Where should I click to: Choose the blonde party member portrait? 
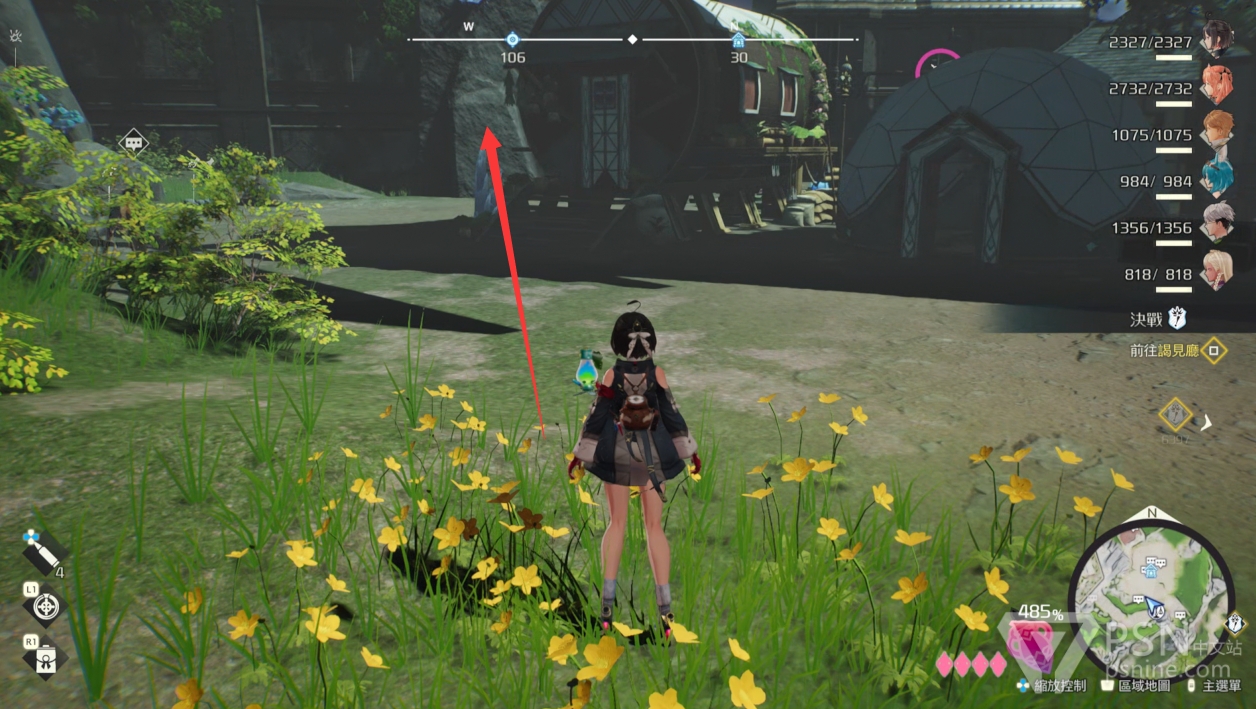1217,270
